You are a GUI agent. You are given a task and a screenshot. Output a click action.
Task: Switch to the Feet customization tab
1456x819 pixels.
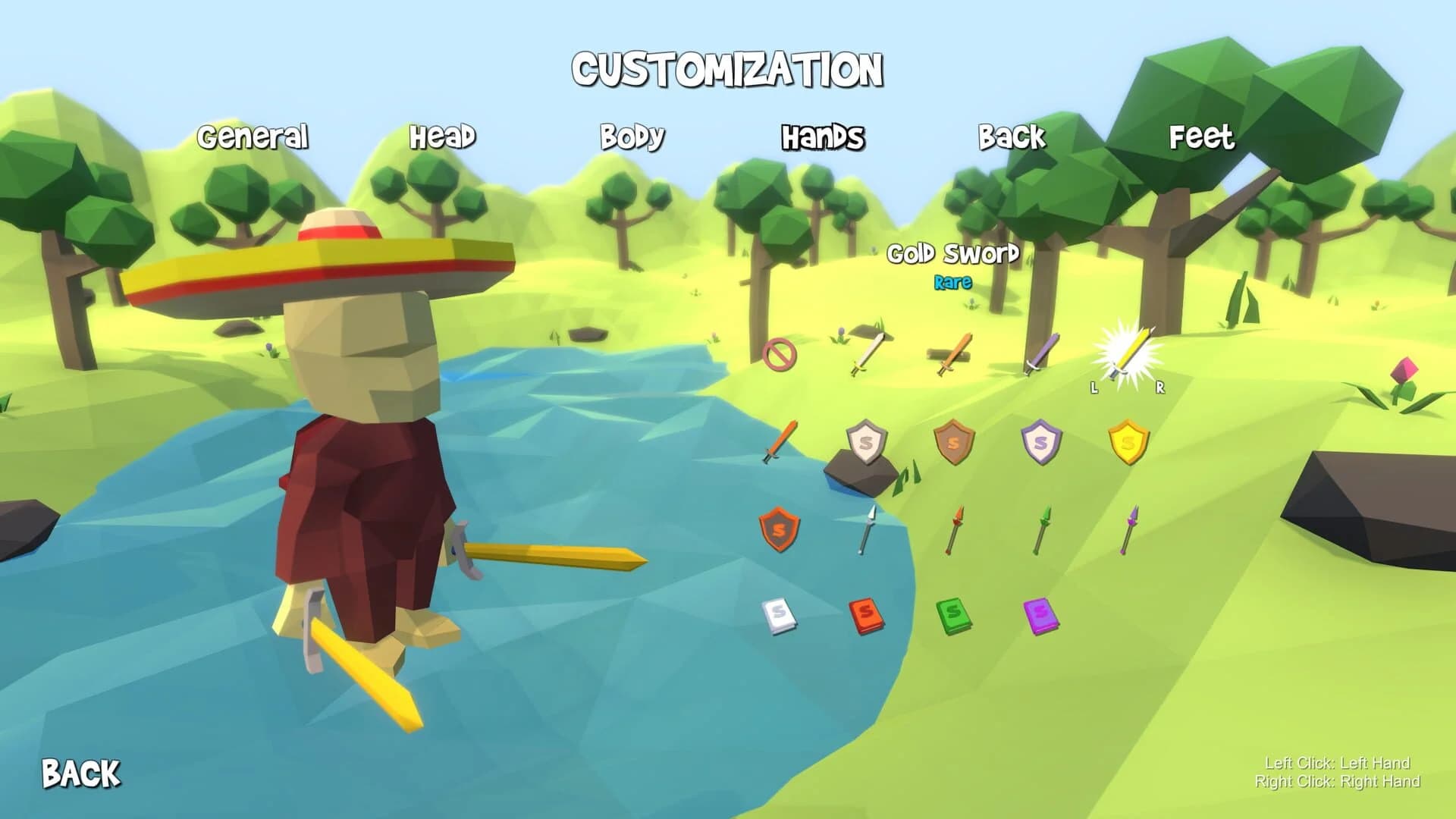tap(1202, 138)
